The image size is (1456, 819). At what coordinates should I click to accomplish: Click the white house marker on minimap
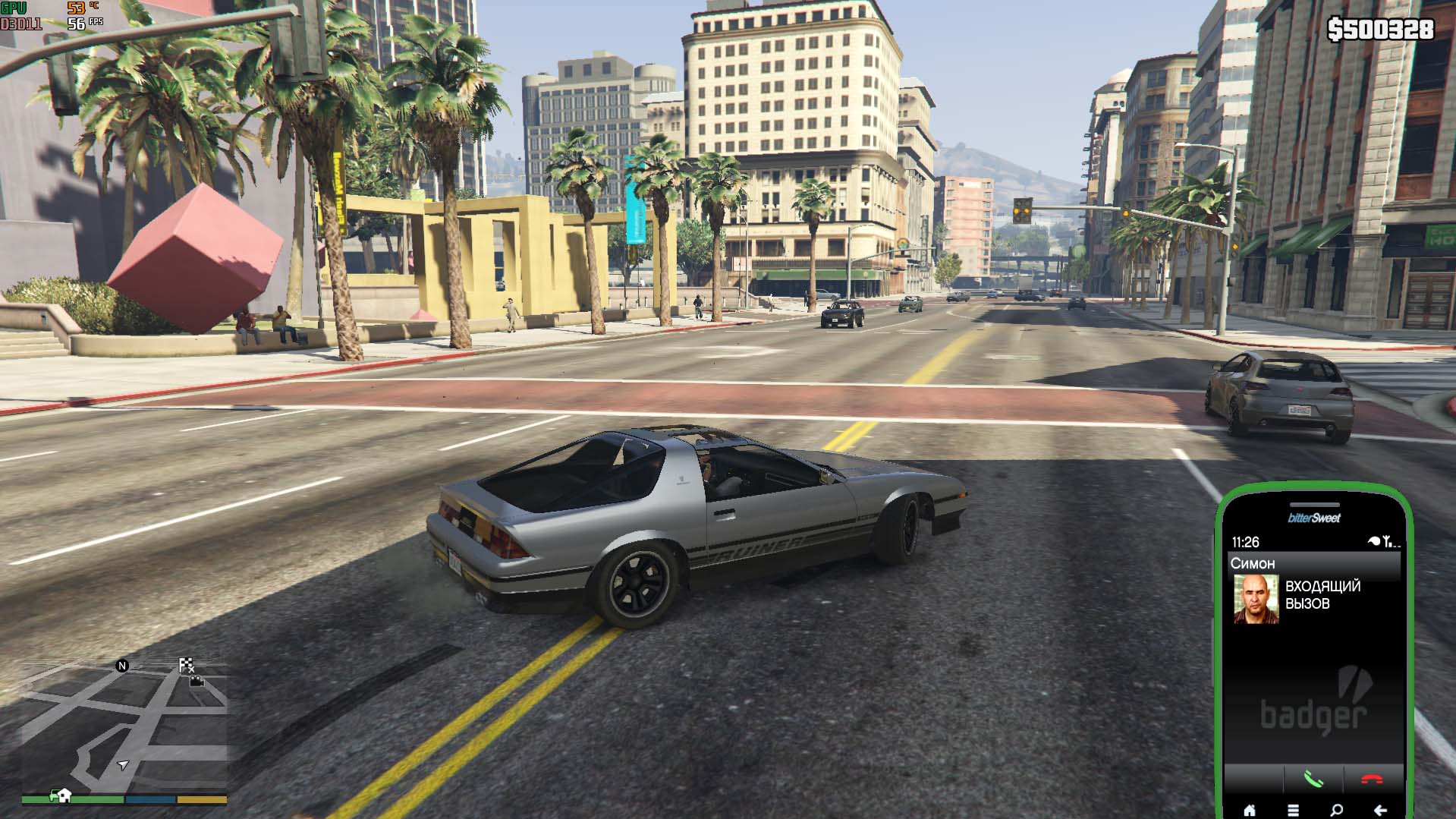64,795
